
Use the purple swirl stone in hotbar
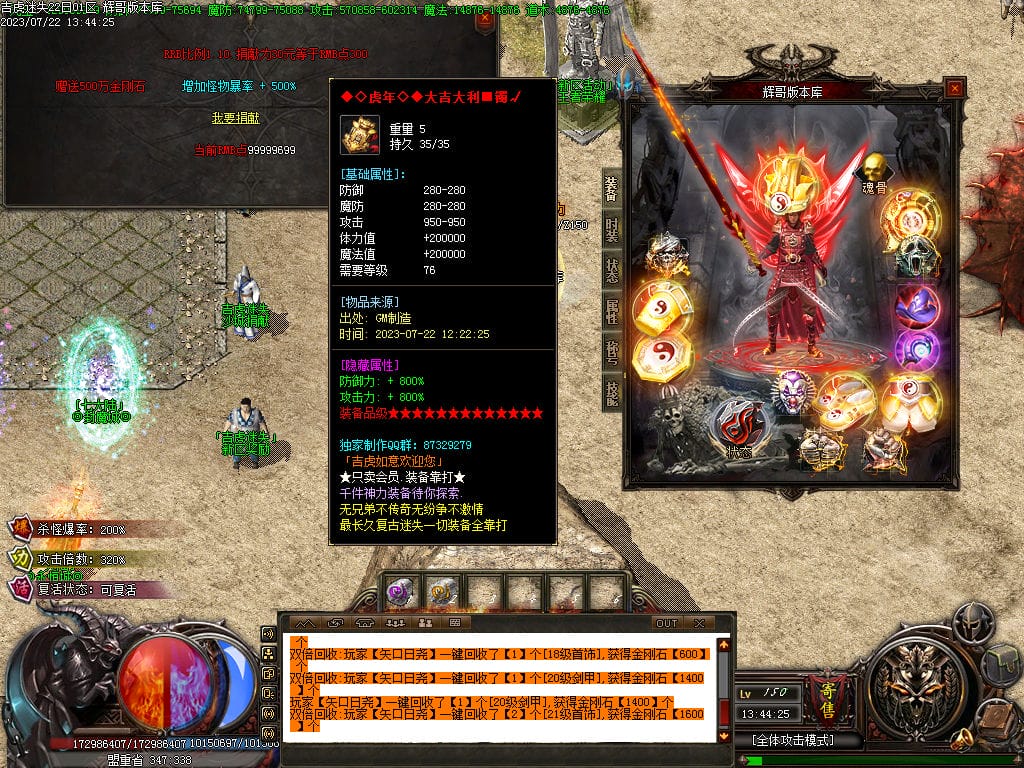click(400, 592)
